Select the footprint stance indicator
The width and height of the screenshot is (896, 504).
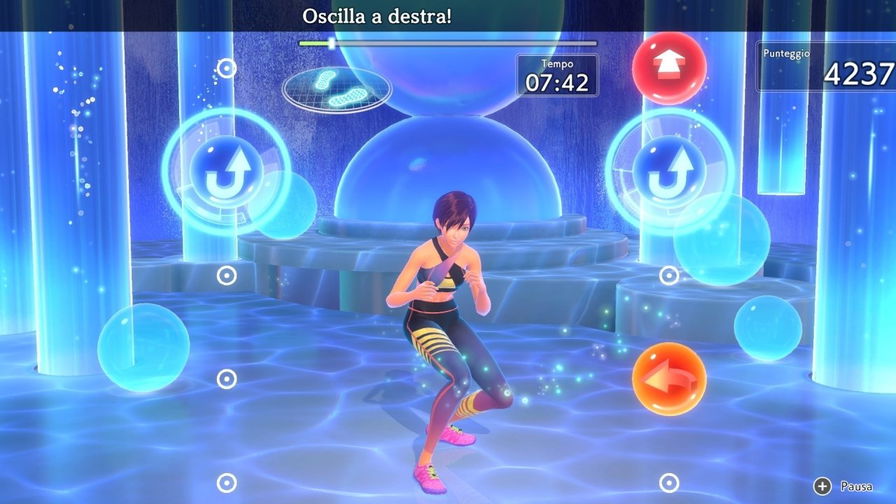(336, 88)
